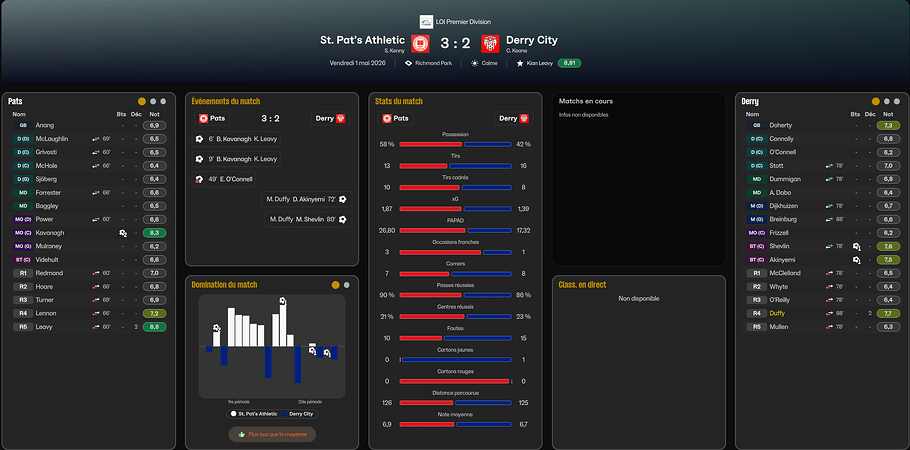This screenshot has width=910, height=450.
Task: Open Duffy's row in the Derry lineup
Action: tap(780, 313)
